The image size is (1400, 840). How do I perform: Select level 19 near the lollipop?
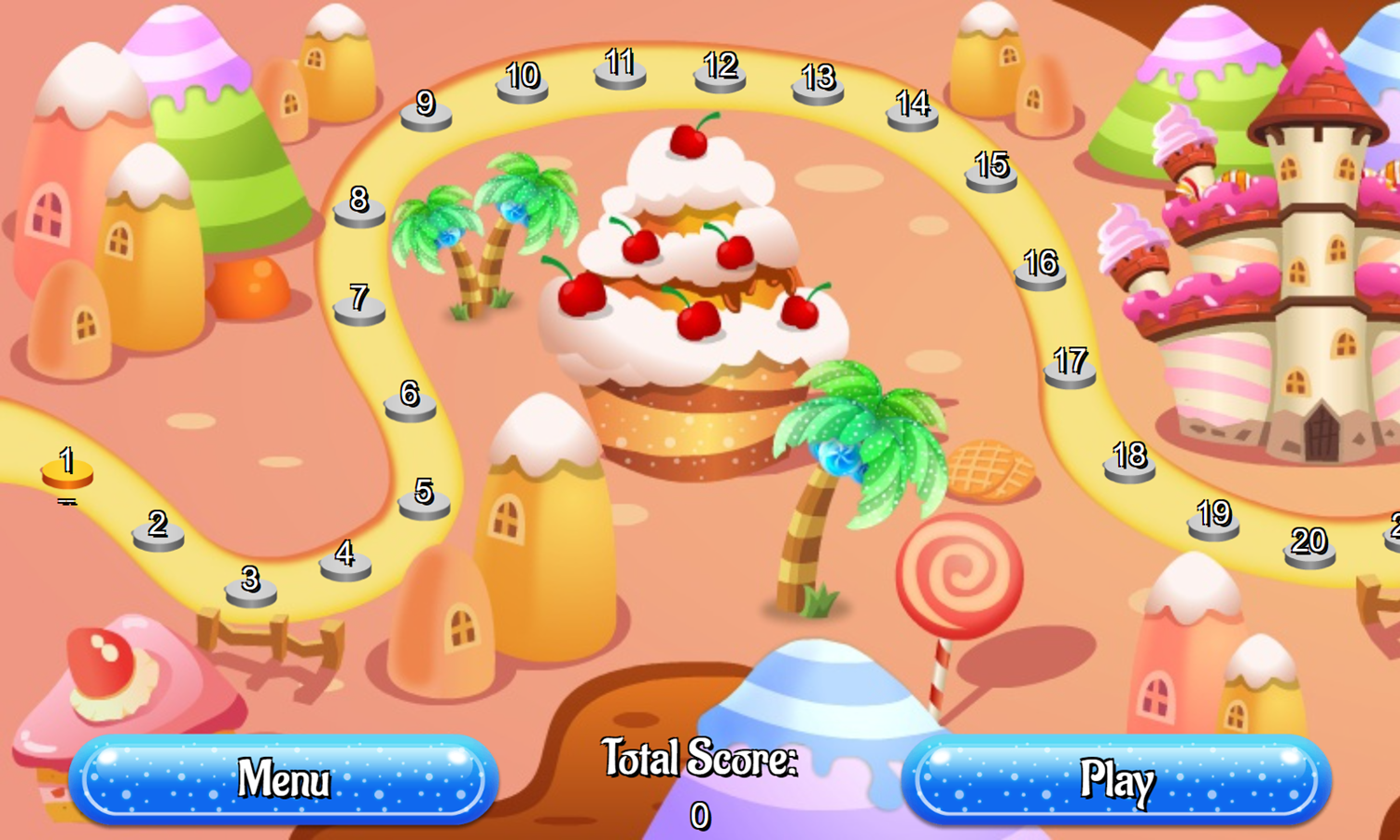click(x=1211, y=523)
